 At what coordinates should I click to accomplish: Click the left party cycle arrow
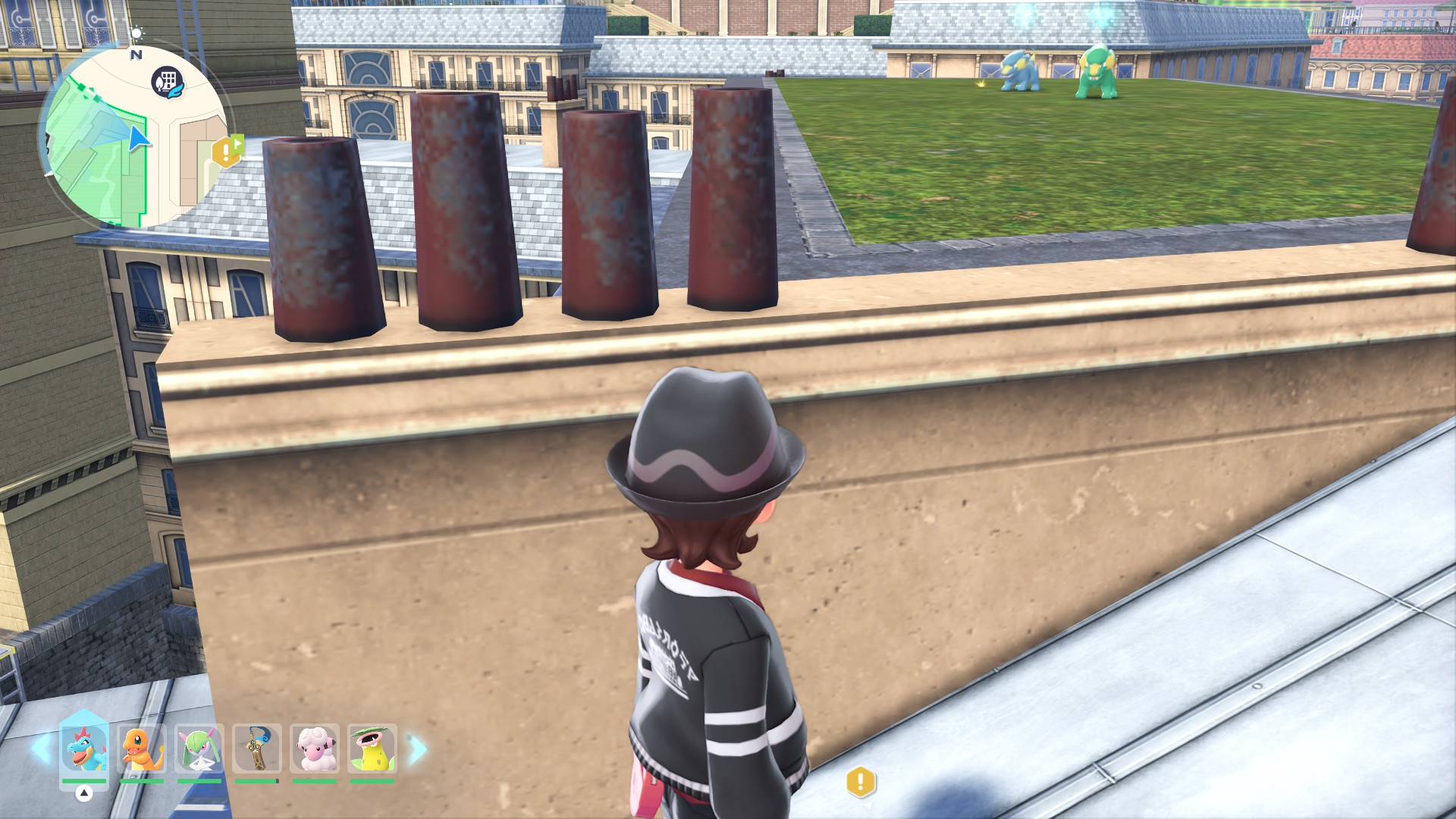coord(40,749)
